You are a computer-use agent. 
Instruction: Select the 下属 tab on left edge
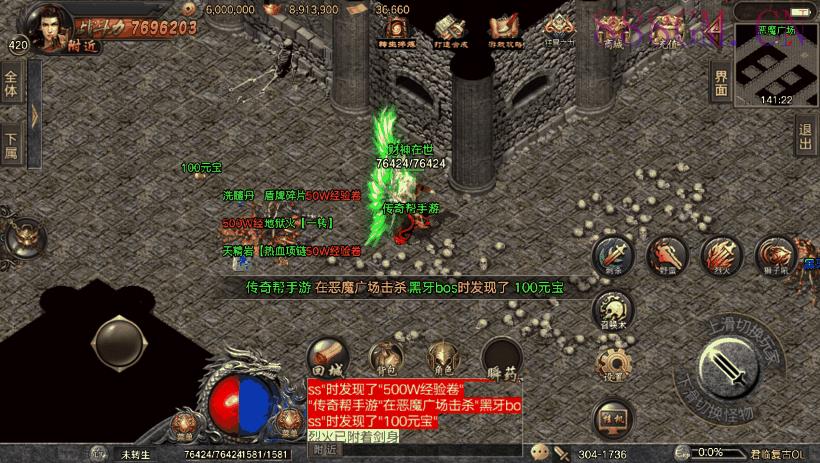click(x=11, y=146)
